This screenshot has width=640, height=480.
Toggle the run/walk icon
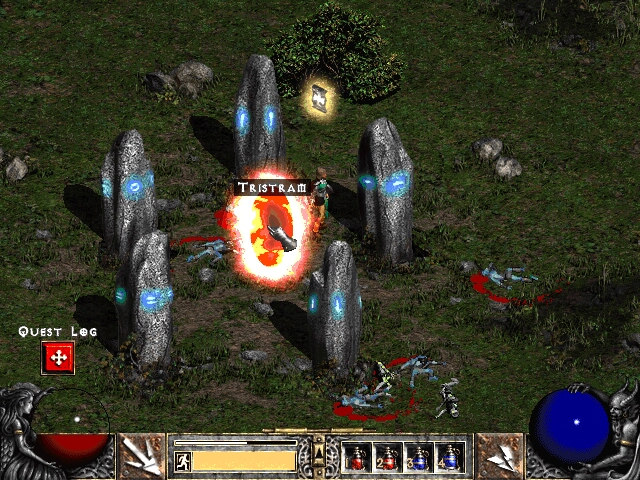pos(182,461)
